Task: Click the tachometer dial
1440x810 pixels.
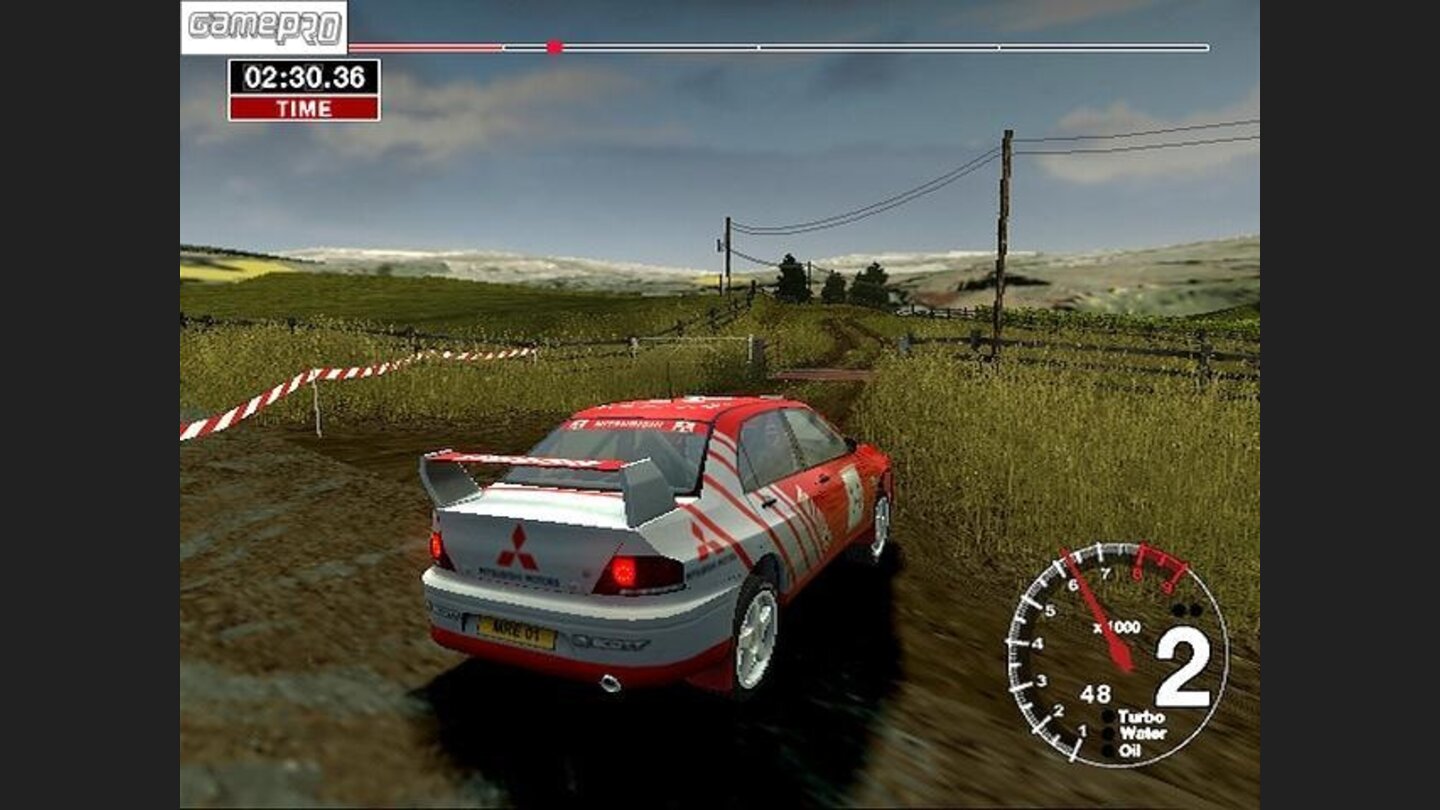Action: tap(1116, 654)
